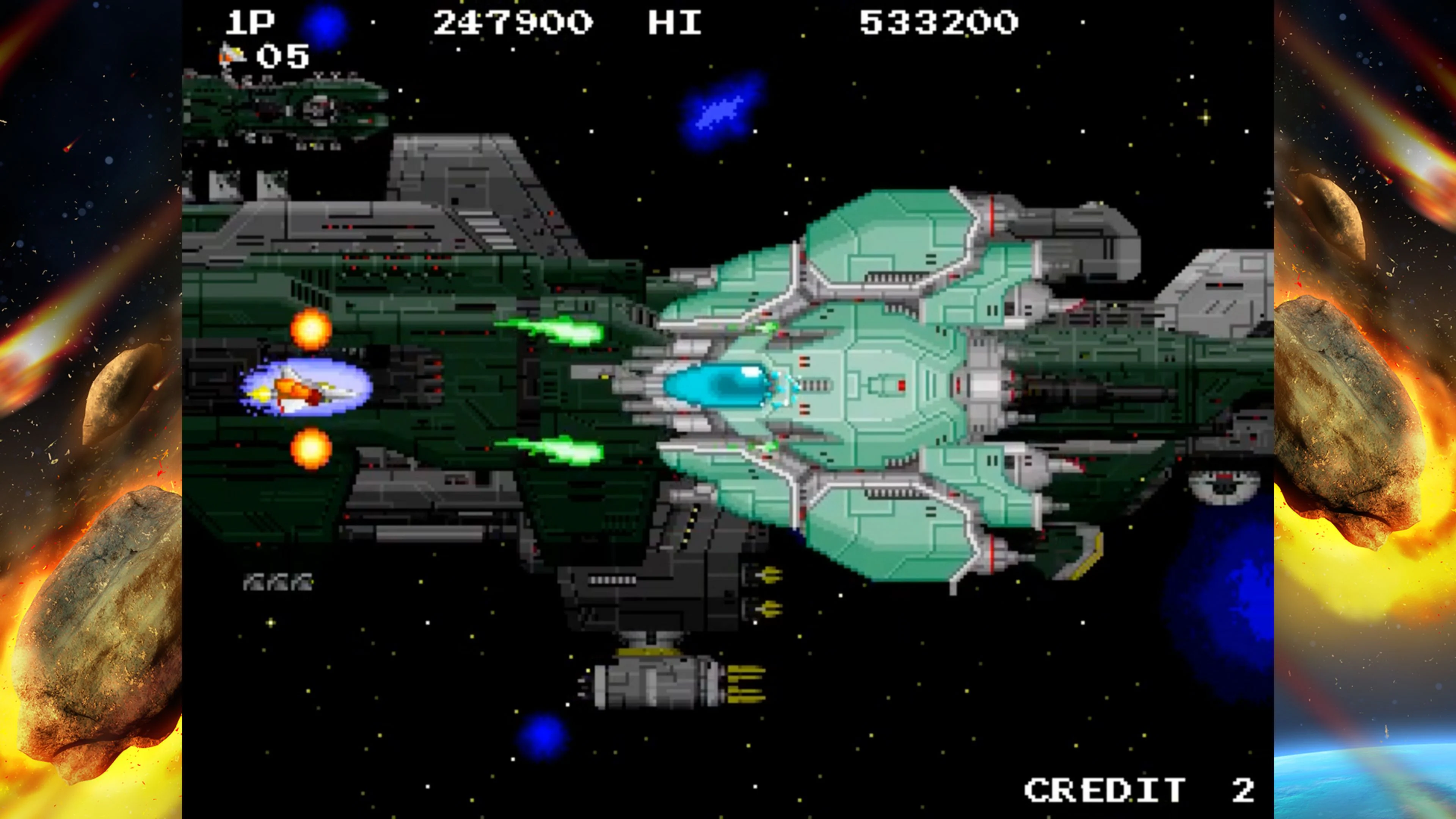Viewport: 1456px width, 819px height.
Task: Click the lives counter showing 05
Action: 282,55
